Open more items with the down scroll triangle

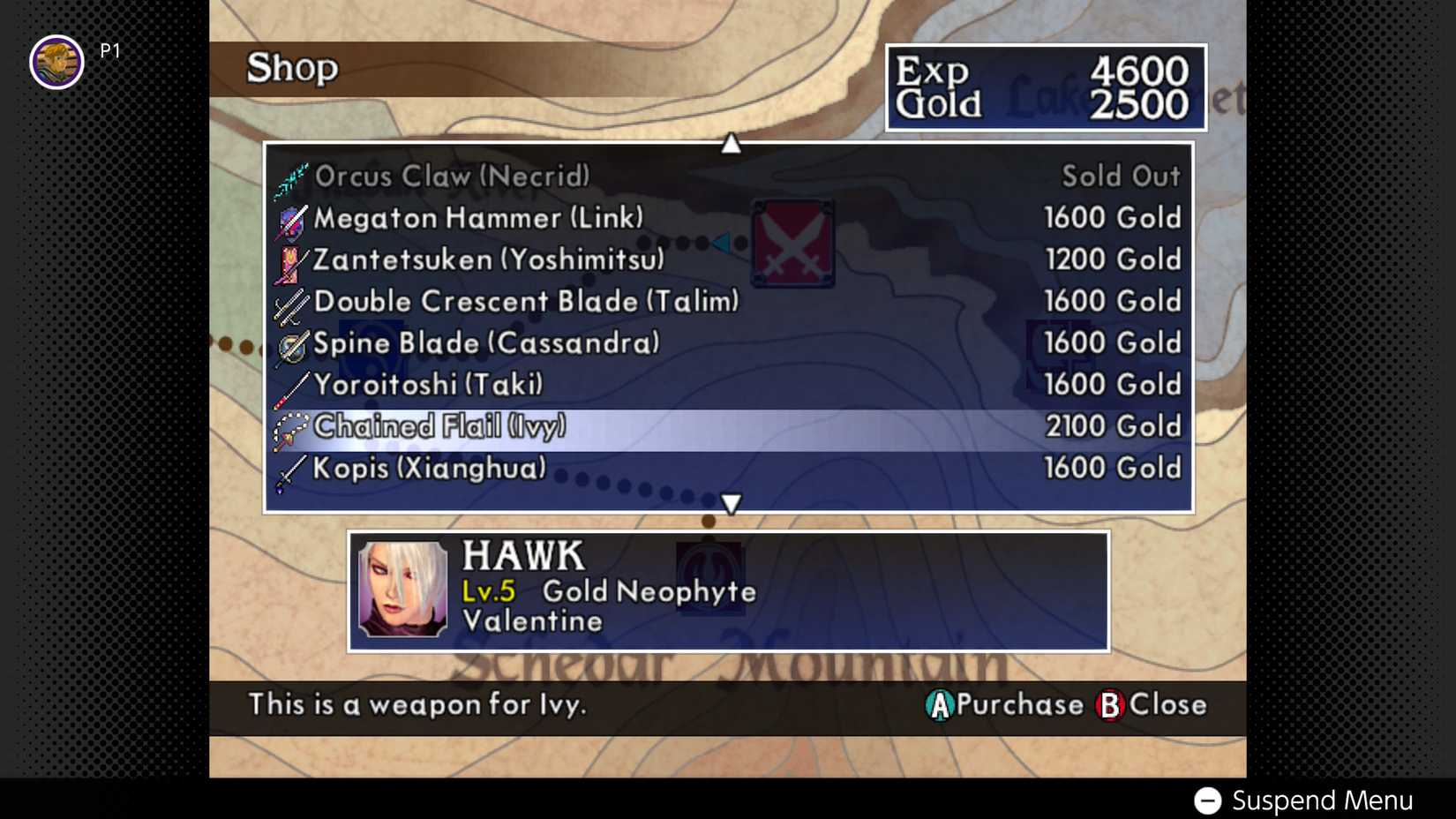coord(730,503)
